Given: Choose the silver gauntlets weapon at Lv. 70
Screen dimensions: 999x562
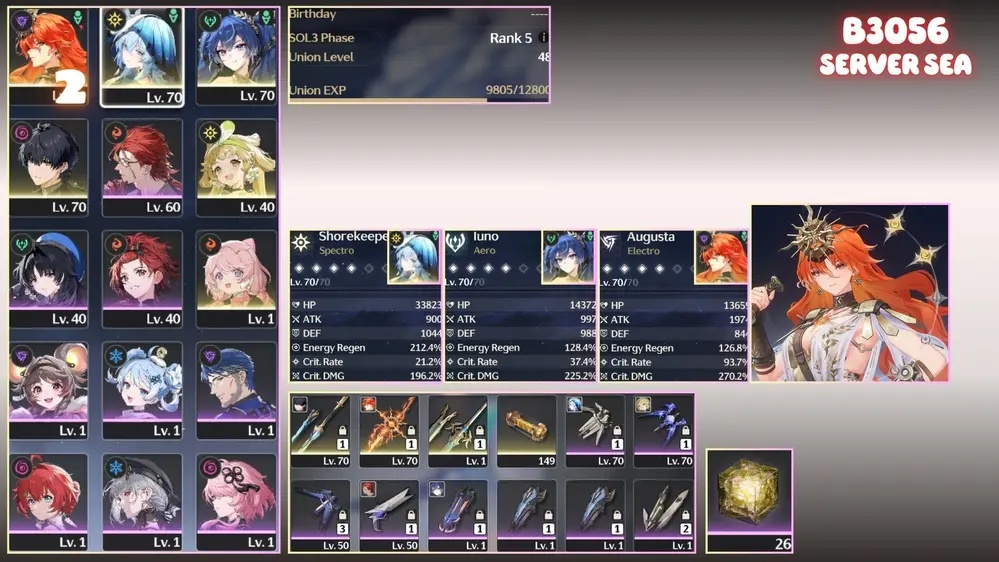Looking at the screenshot, I should pyautogui.click(x=595, y=430).
